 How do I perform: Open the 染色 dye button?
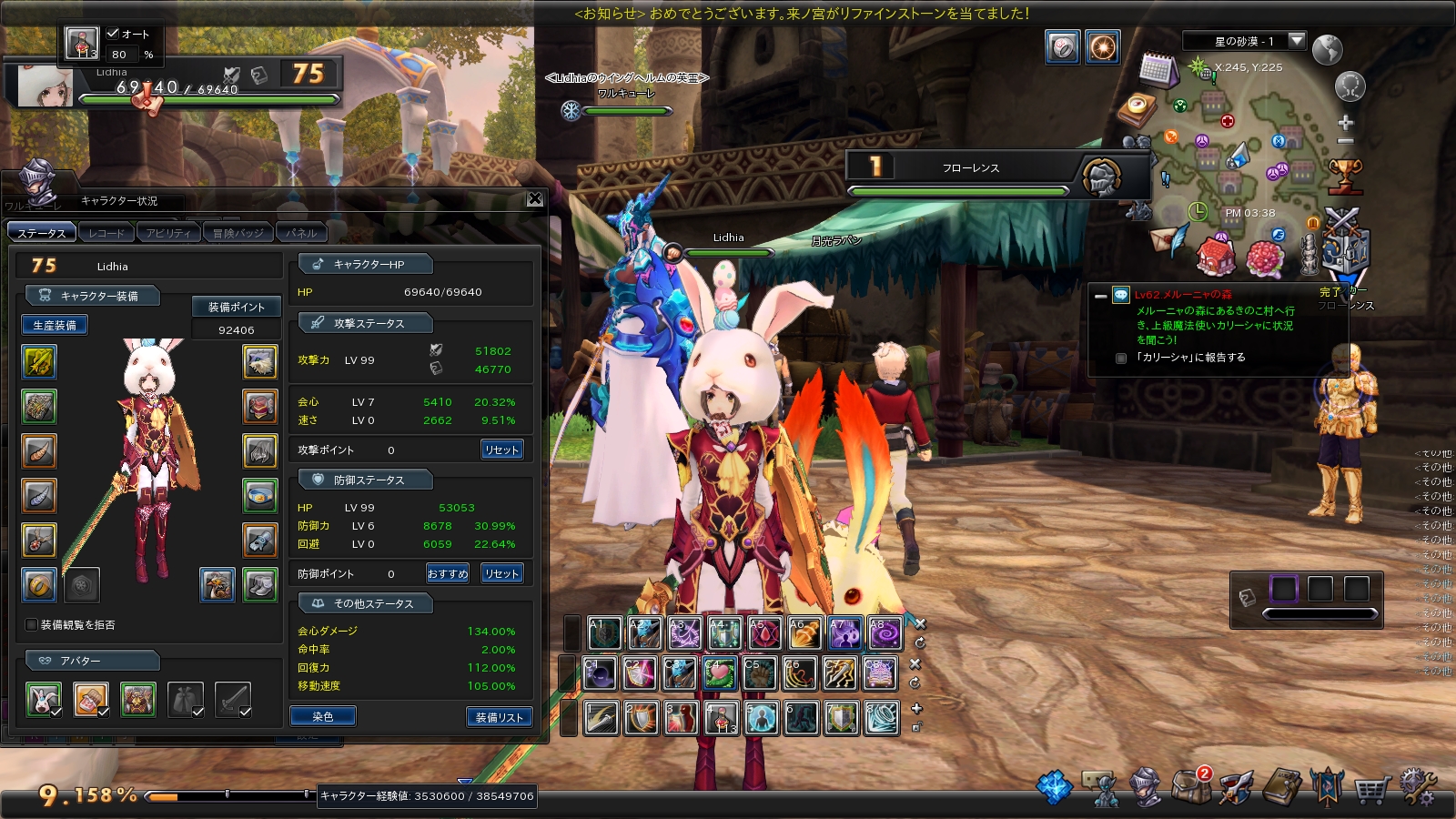point(323,717)
